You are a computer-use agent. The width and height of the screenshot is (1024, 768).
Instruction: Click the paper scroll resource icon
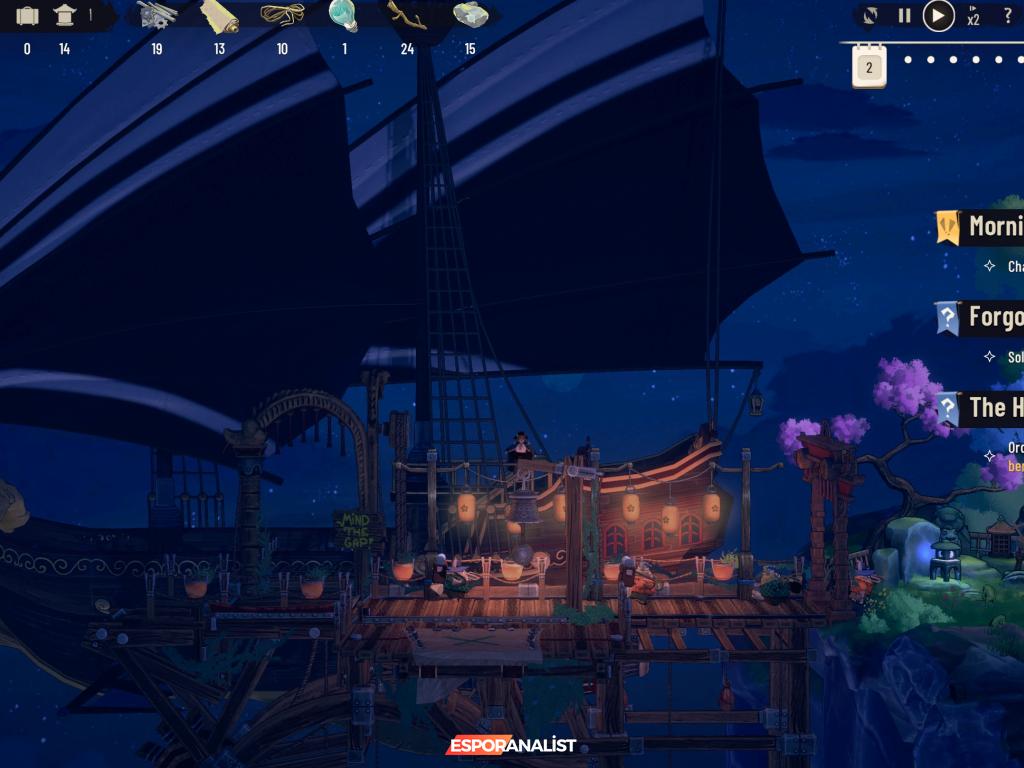pyautogui.click(x=219, y=16)
